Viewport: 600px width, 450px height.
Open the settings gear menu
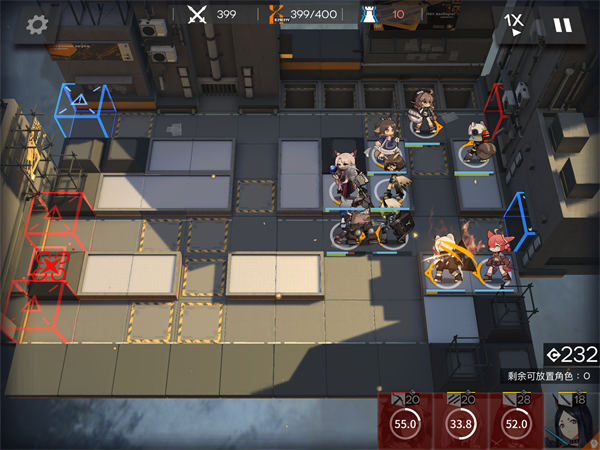point(39,26)
